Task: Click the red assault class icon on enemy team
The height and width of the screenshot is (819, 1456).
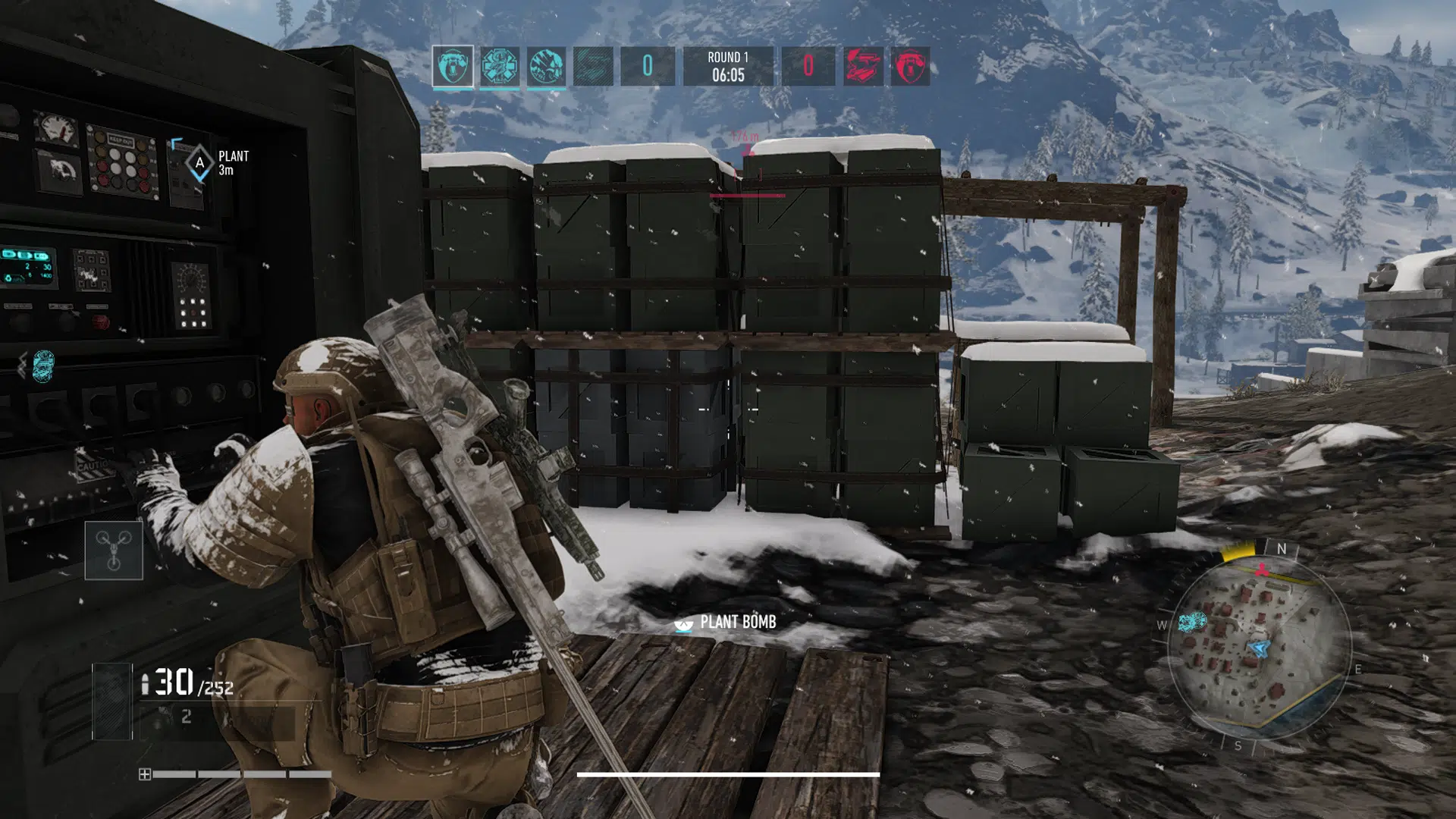Action: [864, 66]
